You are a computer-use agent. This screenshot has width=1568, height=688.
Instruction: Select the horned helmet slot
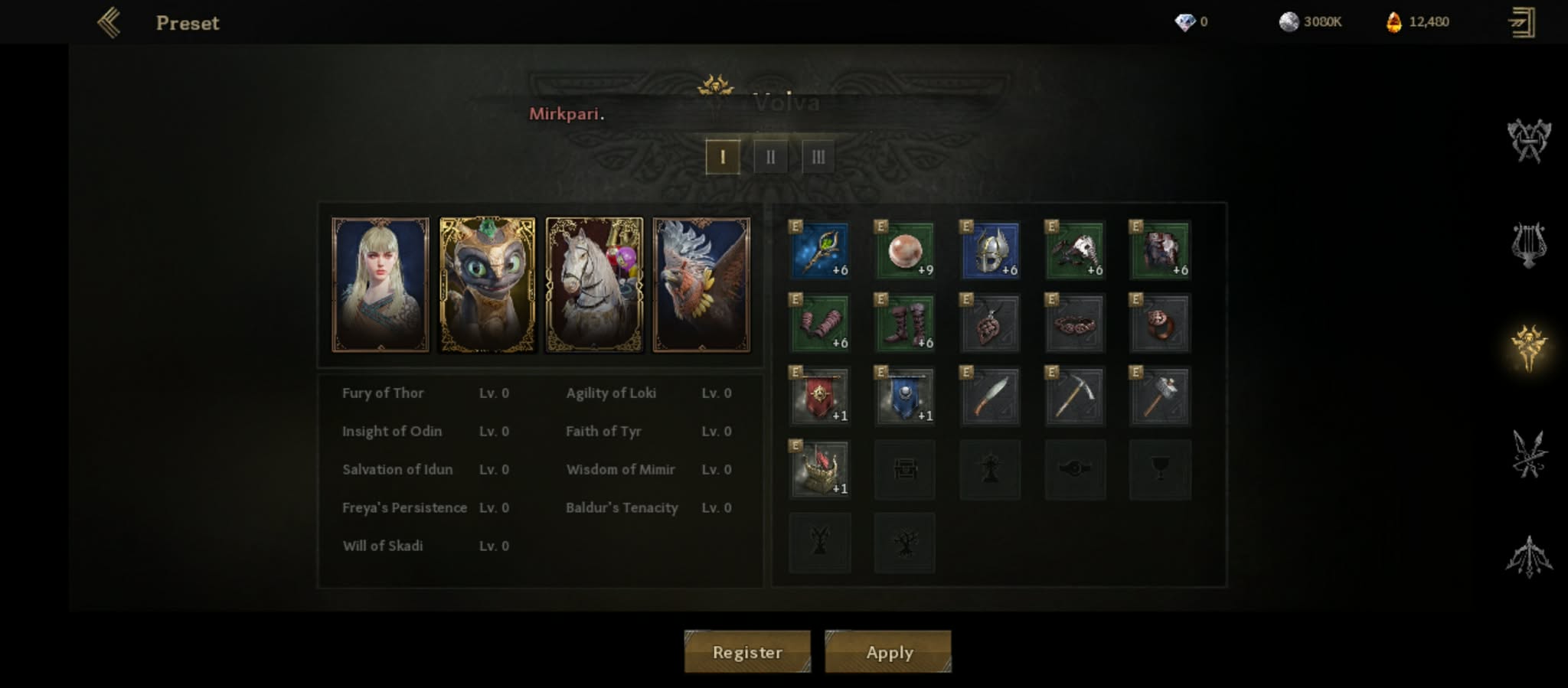pyautogui.click(x=990, y=250)
